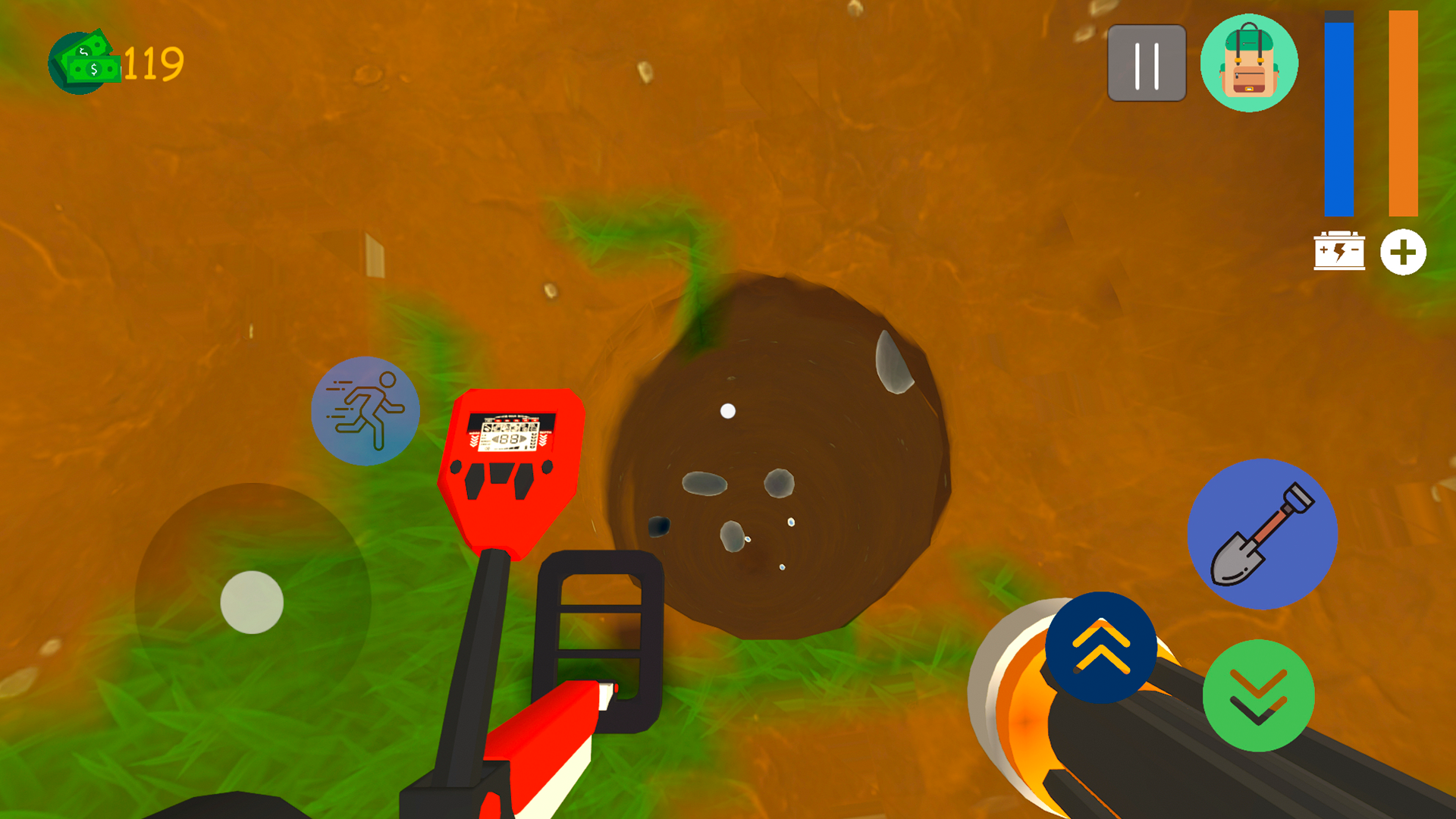Open the pause menu
The image size is (1456, 819).
point(1146,63)
